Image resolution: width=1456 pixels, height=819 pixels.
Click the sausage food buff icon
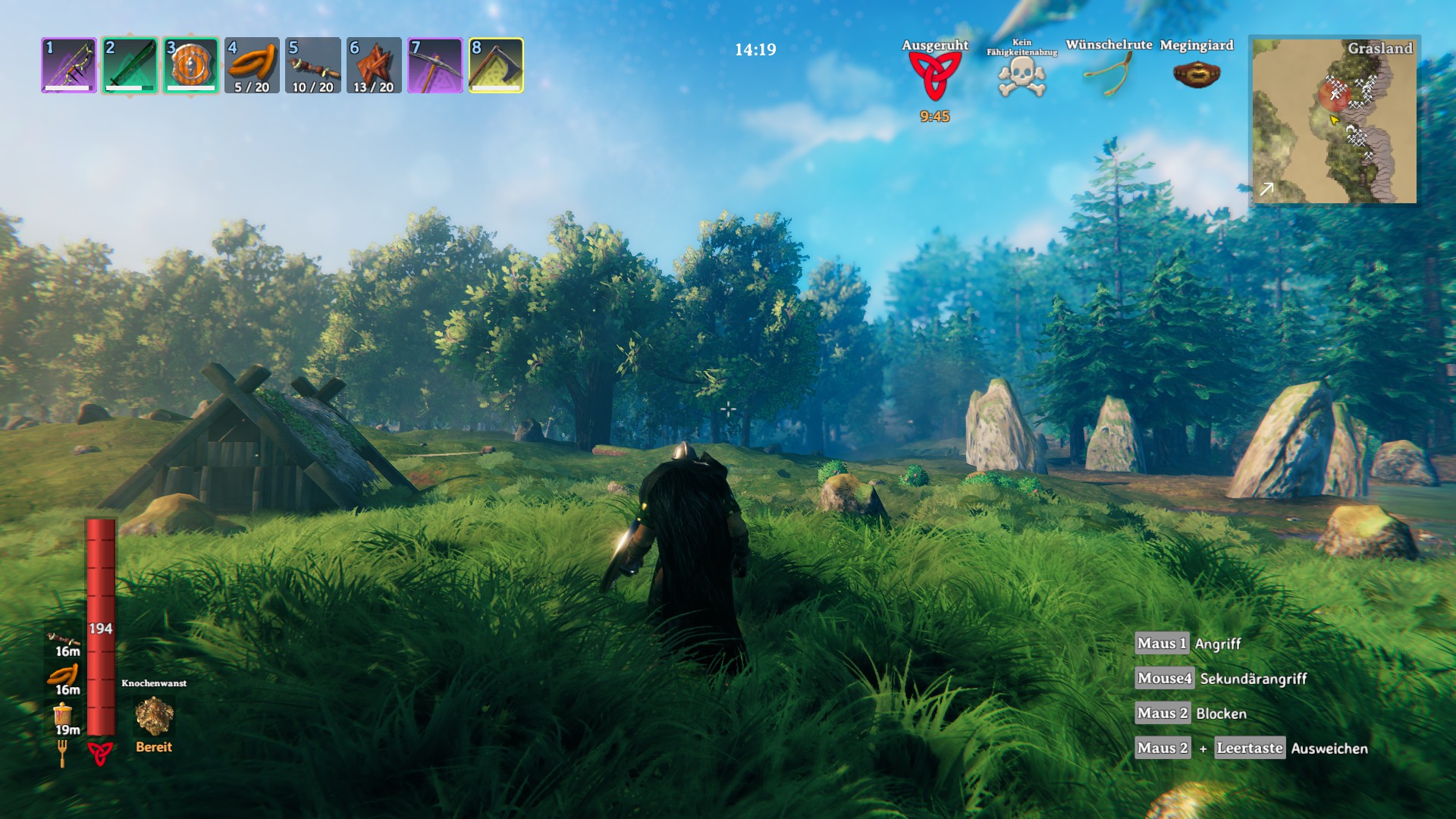[64, 675]
